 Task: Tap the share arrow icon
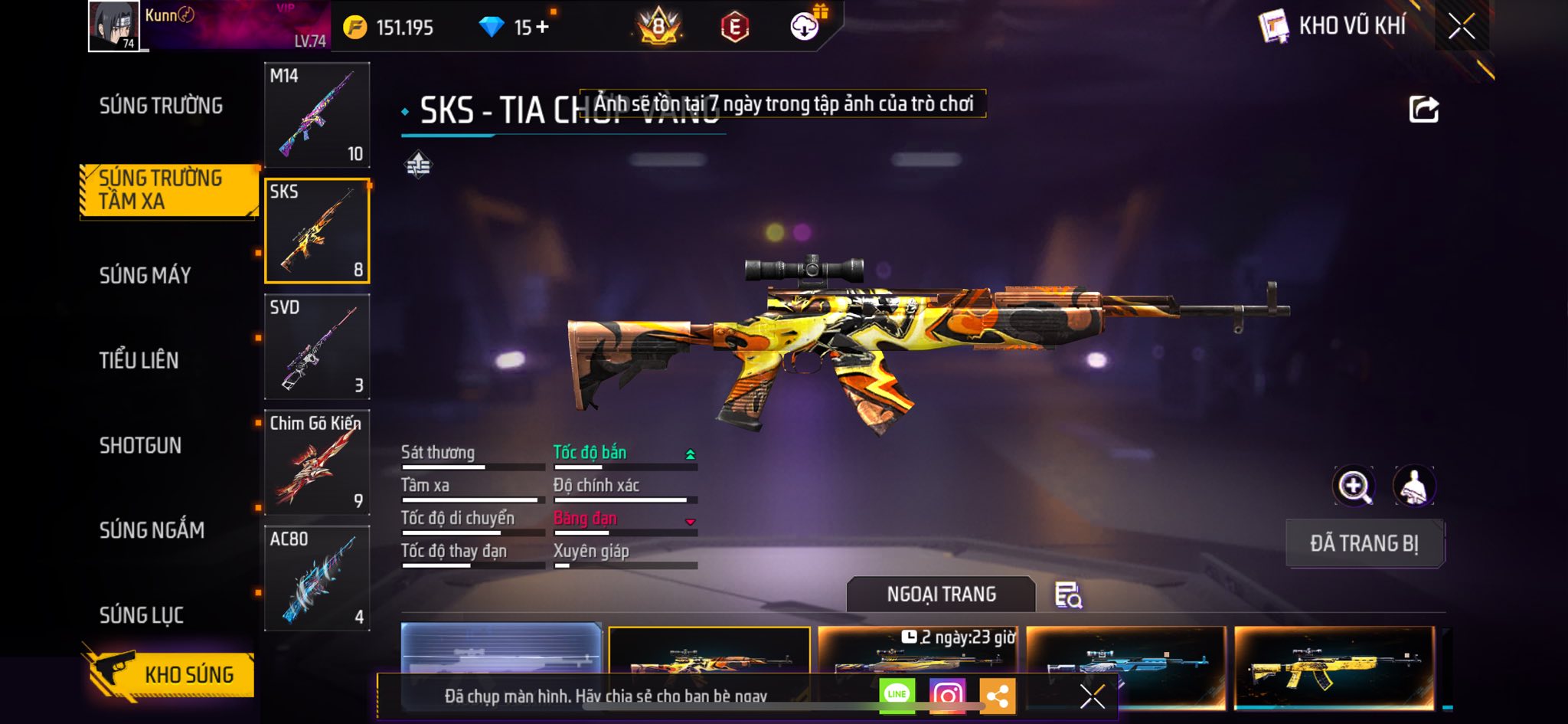(x=1423, y=110)
